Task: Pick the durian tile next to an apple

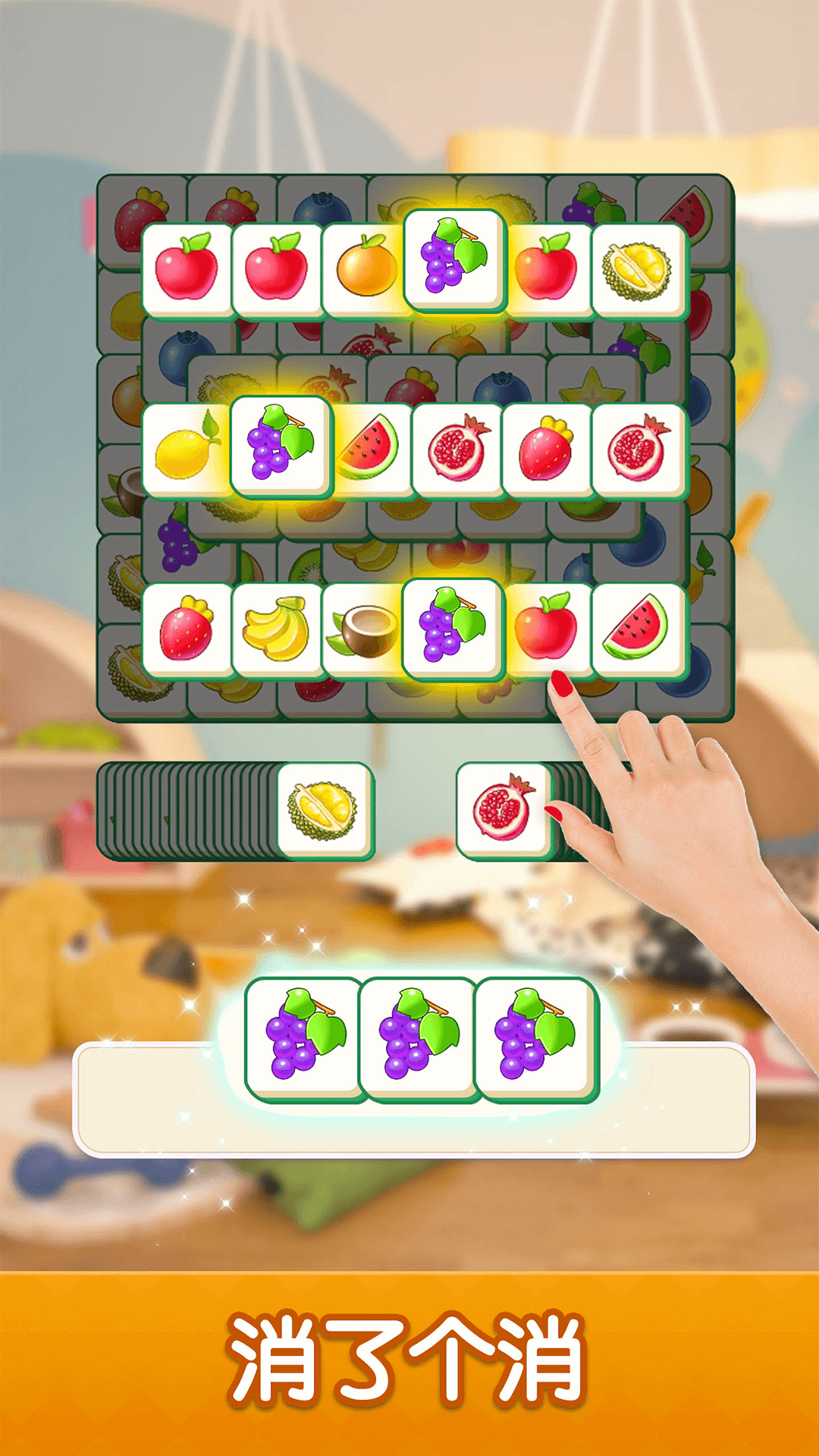Action: click(x=638, y=271)
